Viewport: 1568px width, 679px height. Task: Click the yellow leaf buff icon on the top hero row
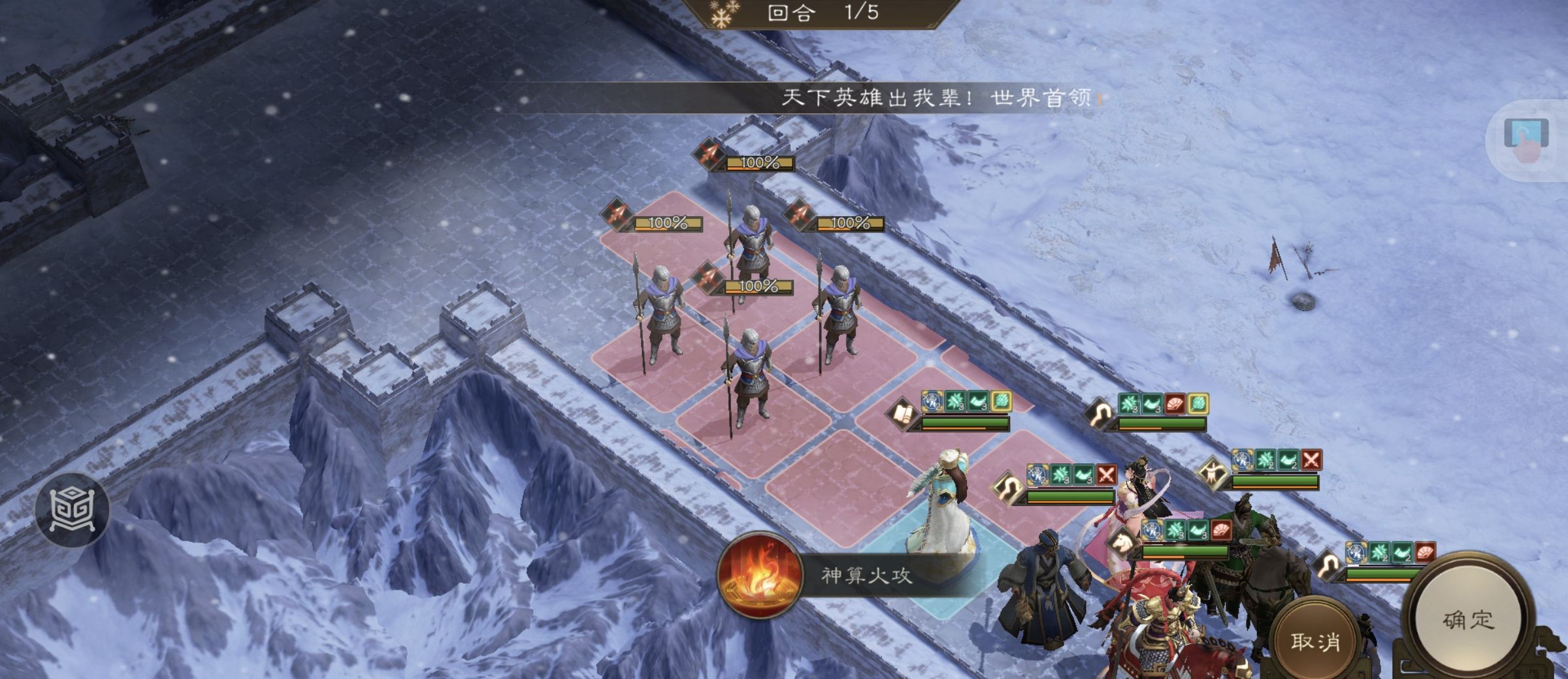point(1002,402)
